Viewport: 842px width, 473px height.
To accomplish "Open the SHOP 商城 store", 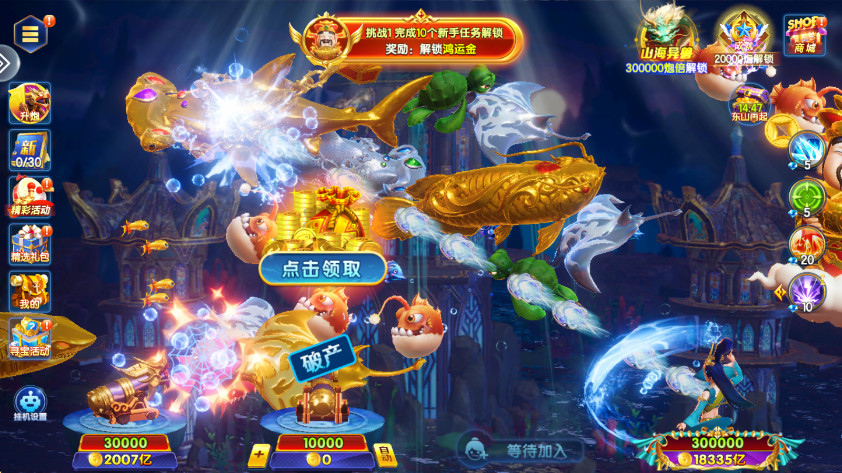I will [x=805, y=35].
